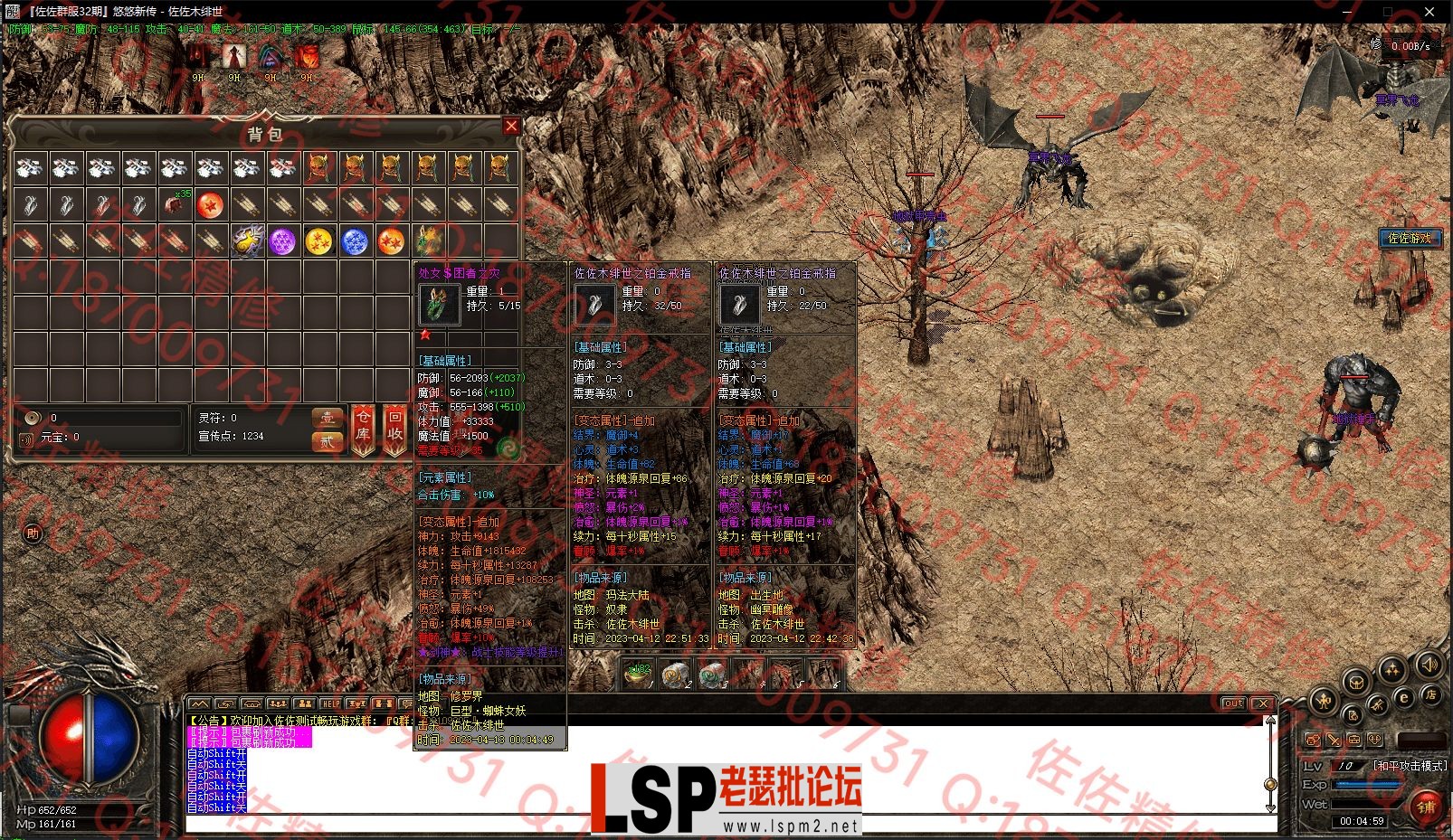The image size is (1453, 840).
Task: Click the round 助 assist button
Action: 33,533
